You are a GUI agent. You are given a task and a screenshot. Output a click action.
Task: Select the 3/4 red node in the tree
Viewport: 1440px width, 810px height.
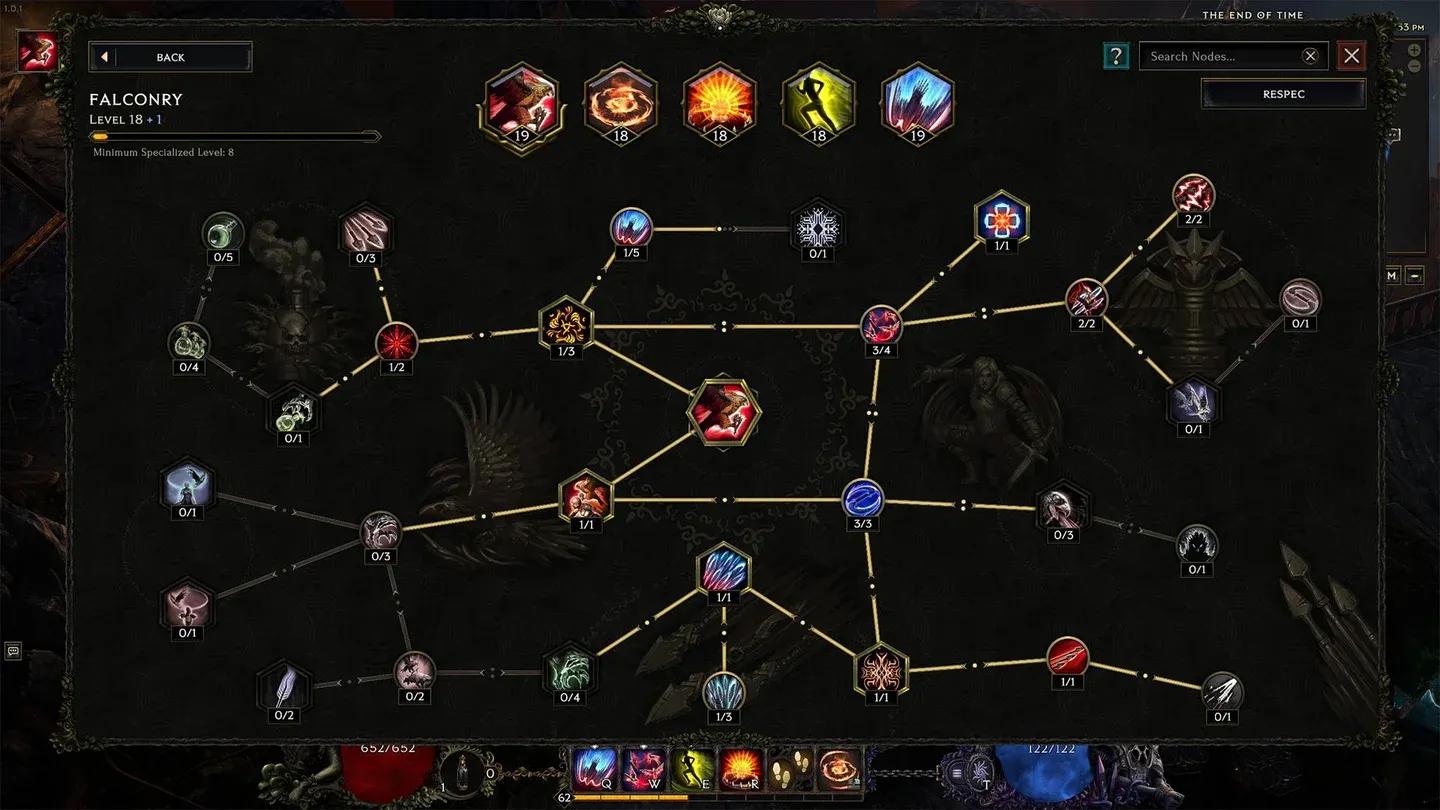pos(881,324)
